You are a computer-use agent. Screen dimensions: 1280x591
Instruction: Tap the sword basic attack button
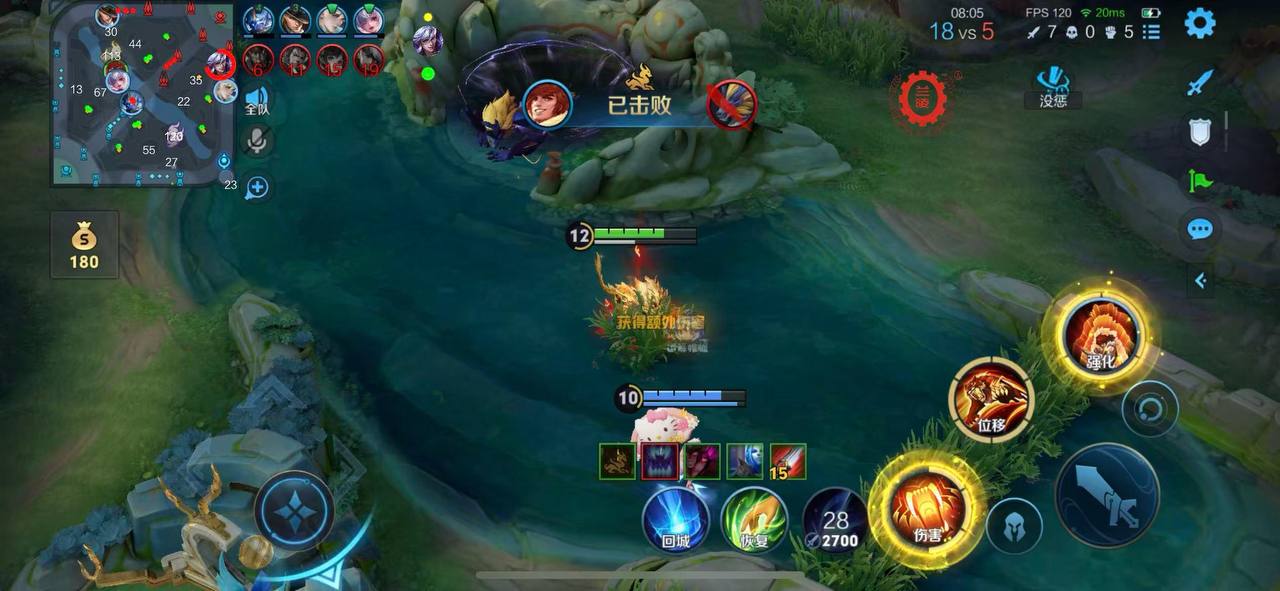pyautogui.click(x=1107, y=496)
